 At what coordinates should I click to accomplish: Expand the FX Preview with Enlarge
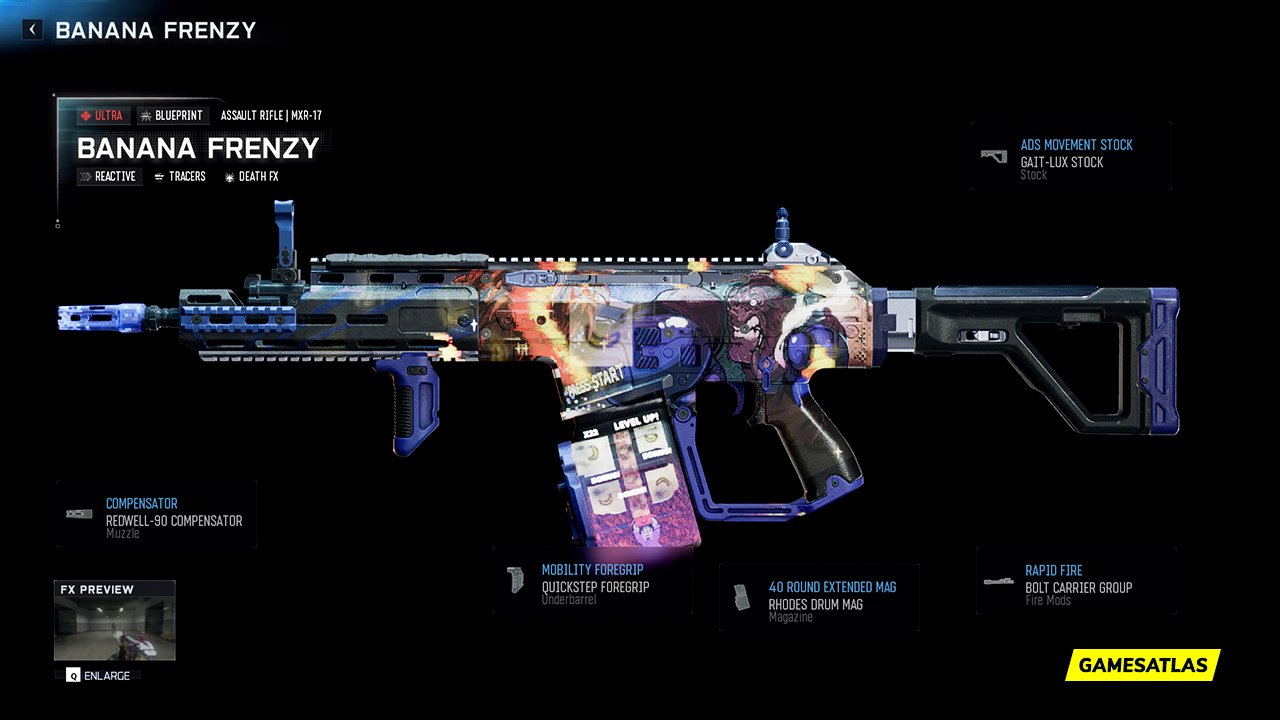point(100,676)
